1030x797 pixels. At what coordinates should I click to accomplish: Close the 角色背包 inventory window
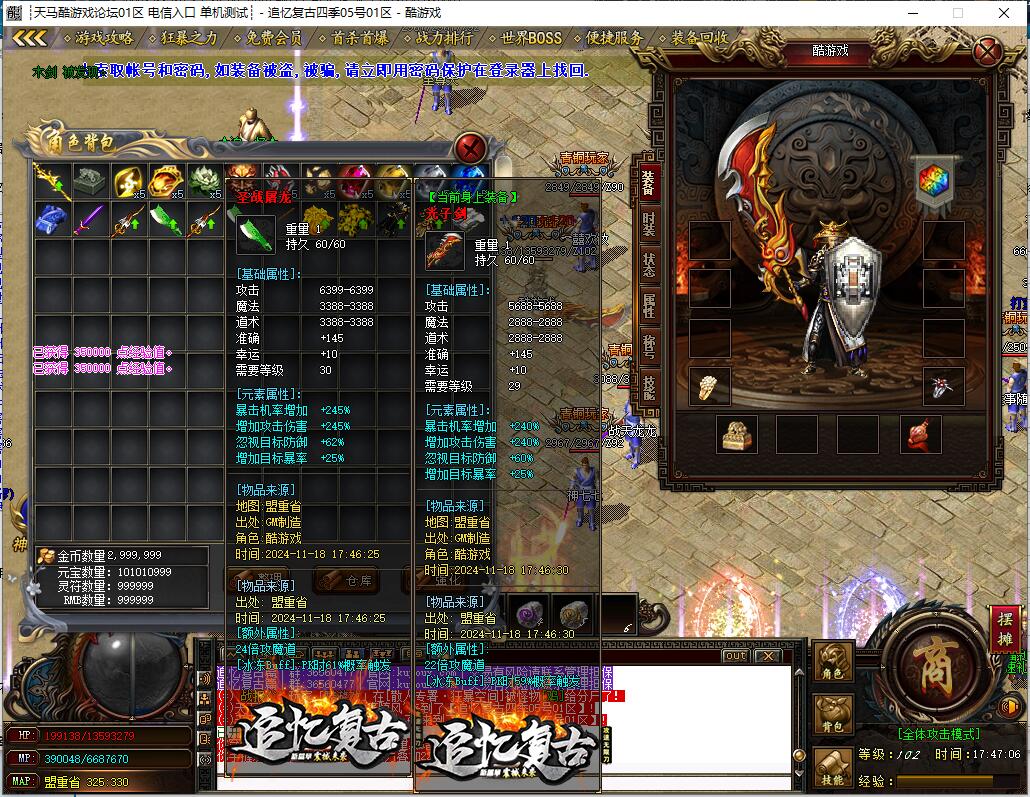(x=470, y=149)
